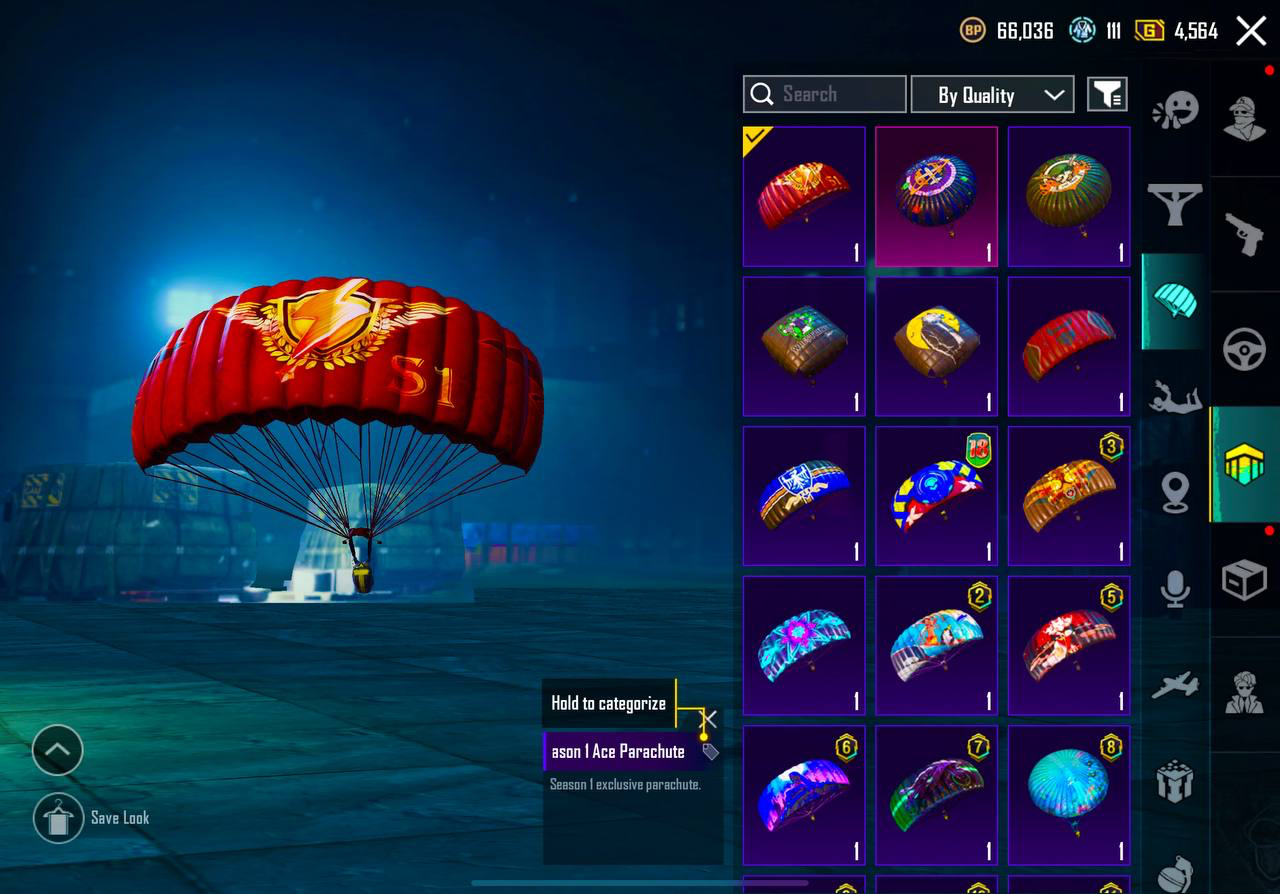Choose the highlighted dark blue parachute with pink background

click(936, 196)
